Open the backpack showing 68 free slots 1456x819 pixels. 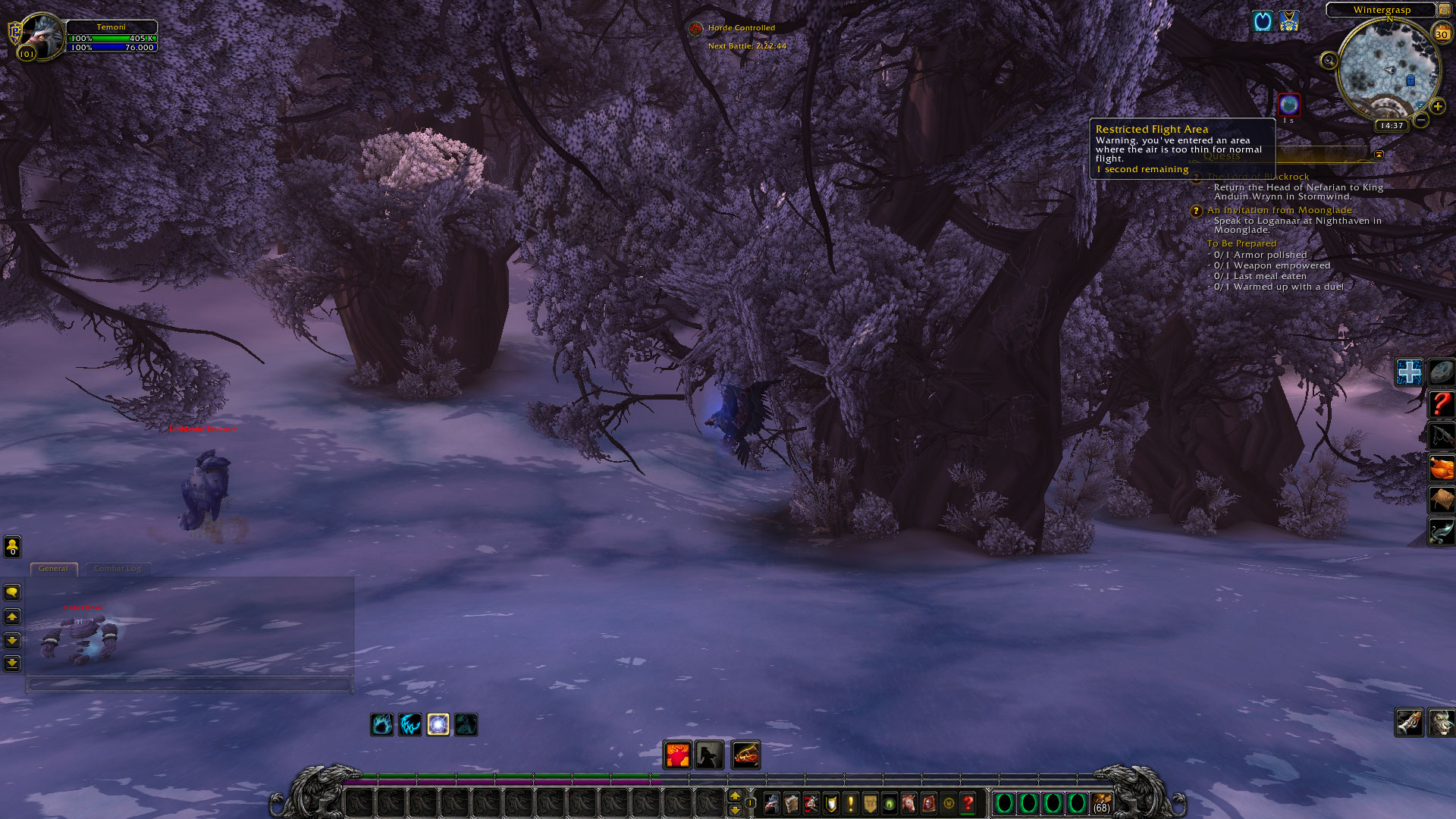pos(1102,803)
